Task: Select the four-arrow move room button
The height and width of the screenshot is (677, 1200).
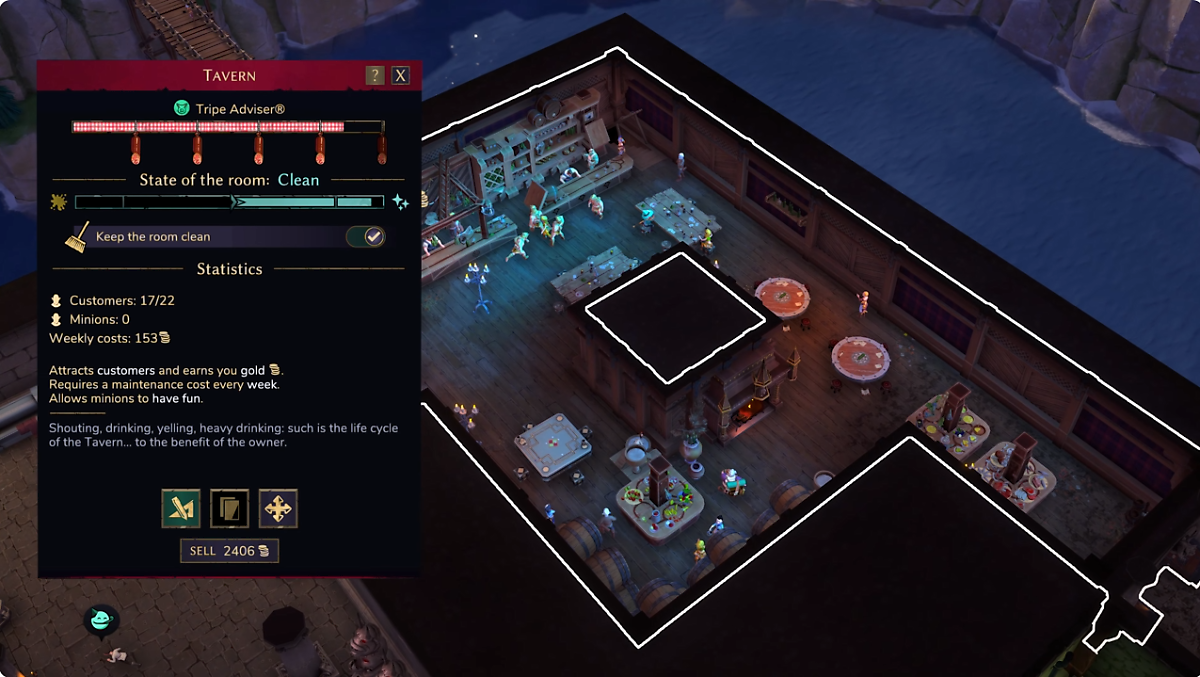Action: [x=278, y=509]
